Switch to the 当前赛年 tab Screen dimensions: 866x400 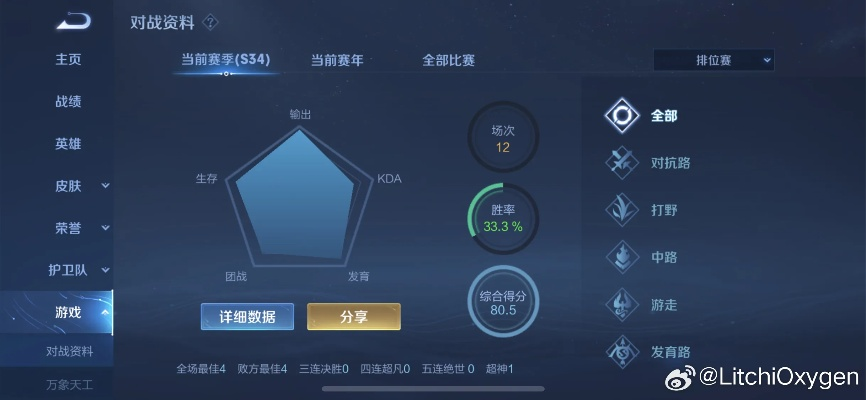(337, 60)
